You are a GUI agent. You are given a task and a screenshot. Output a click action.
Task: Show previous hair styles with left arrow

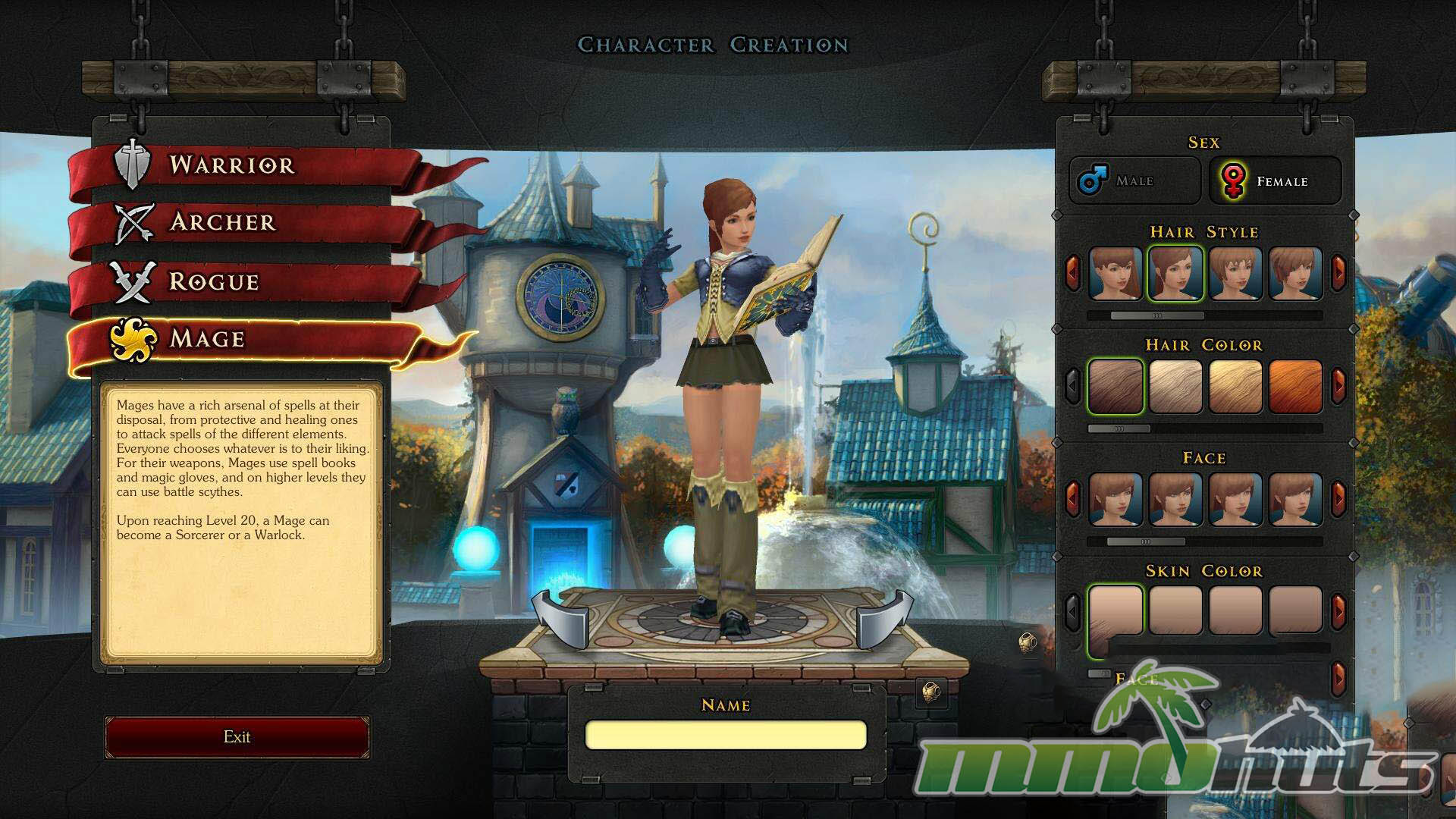(x=1072, y=271)
